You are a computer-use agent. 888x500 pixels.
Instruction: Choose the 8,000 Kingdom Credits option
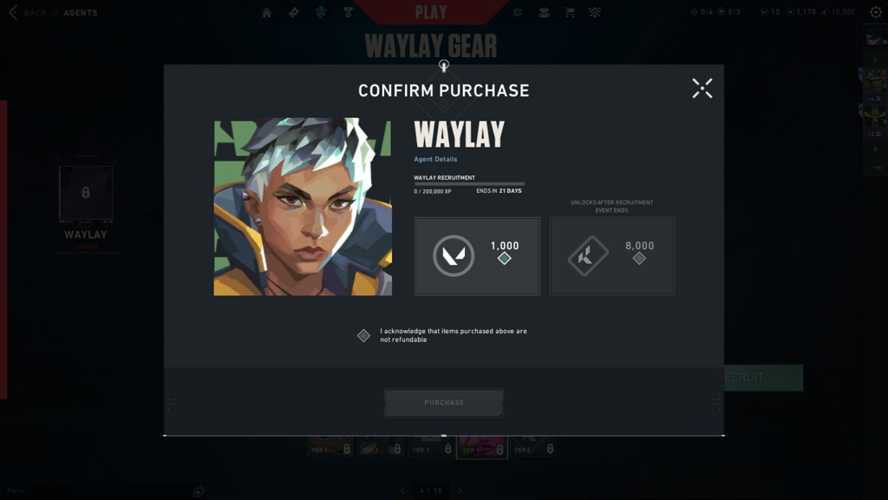[612, 256]
